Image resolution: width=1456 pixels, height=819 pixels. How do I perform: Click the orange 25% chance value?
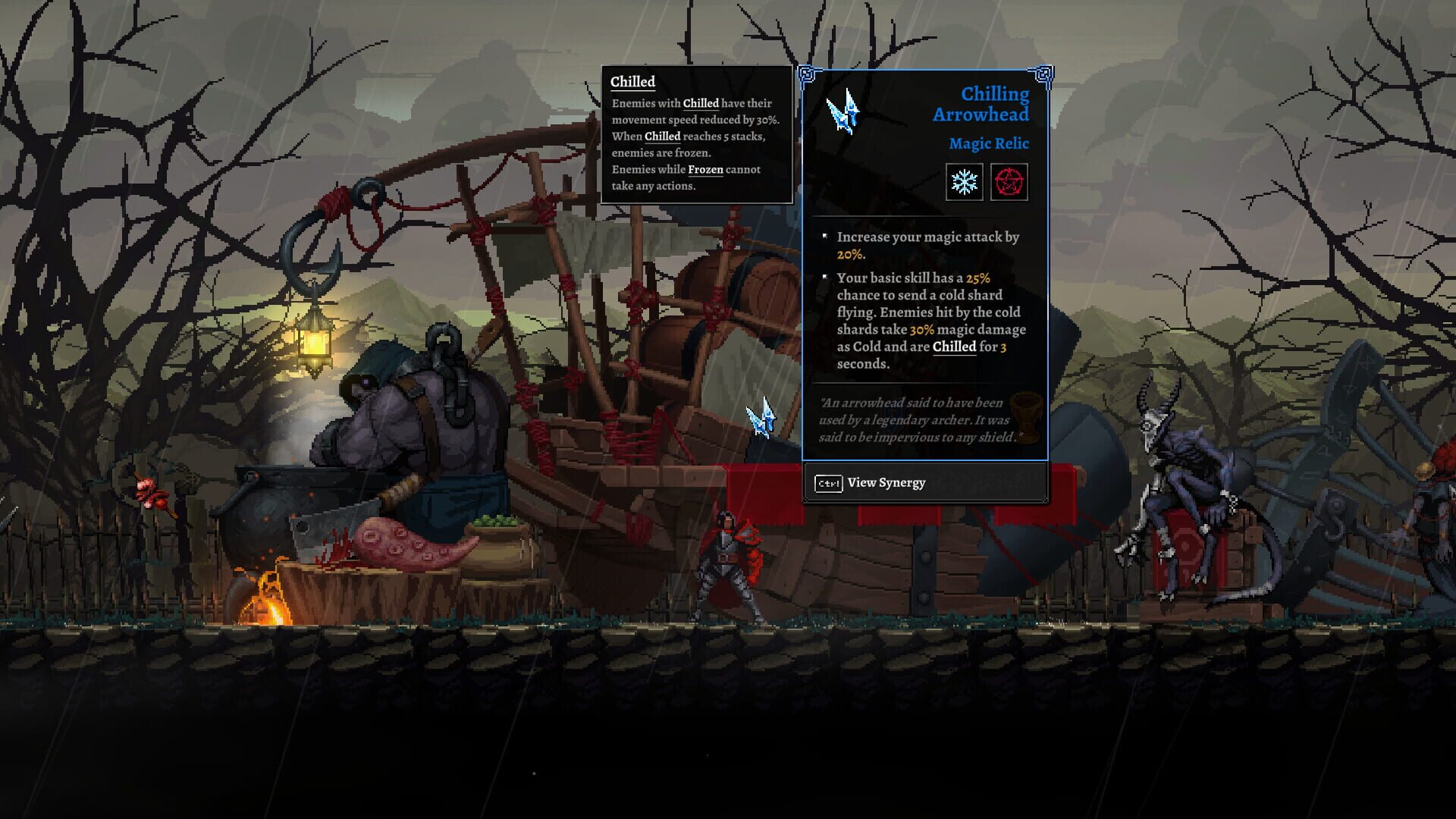979,278
